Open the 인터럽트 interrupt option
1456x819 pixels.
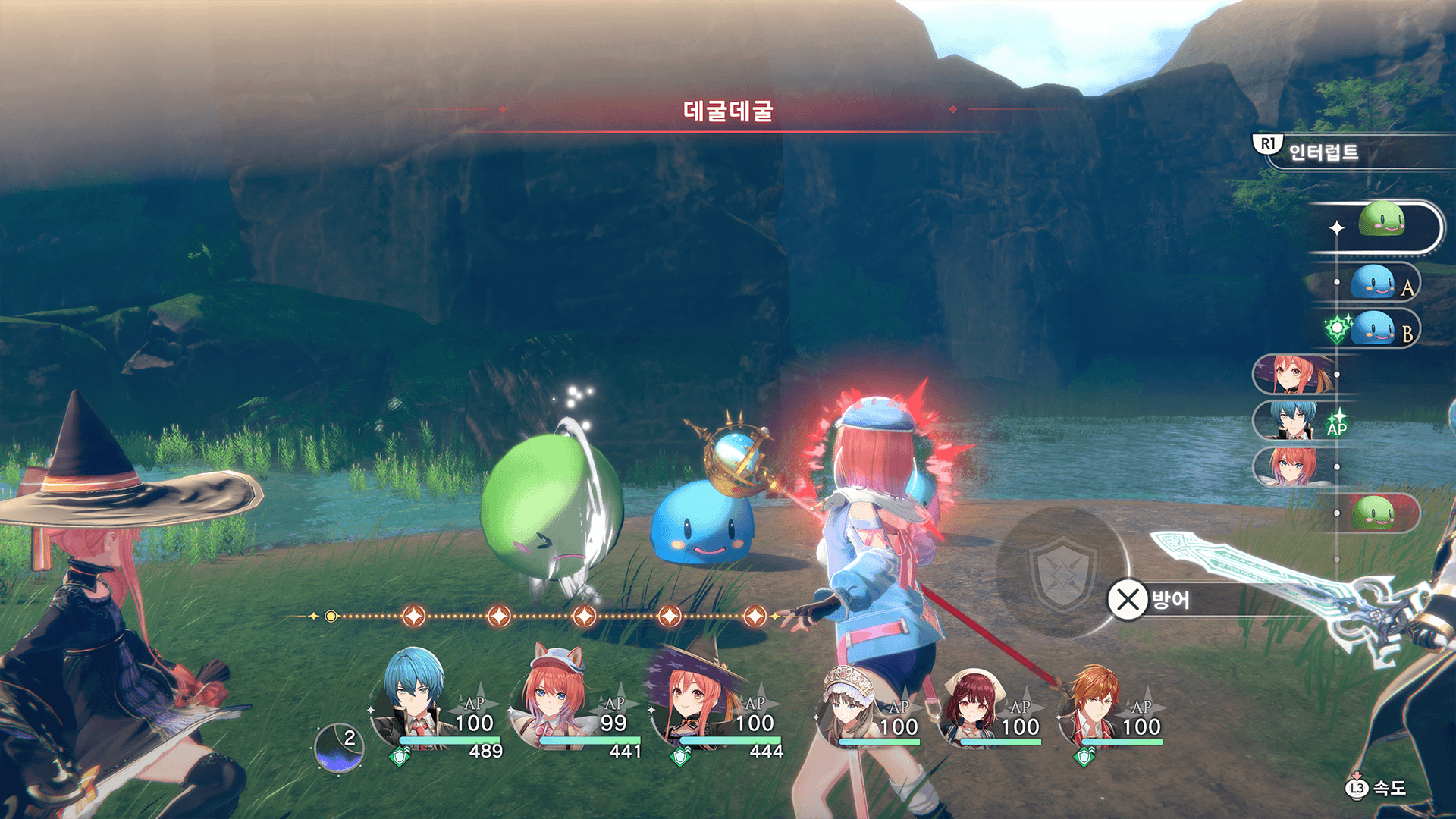click(x=1323, y=152)
